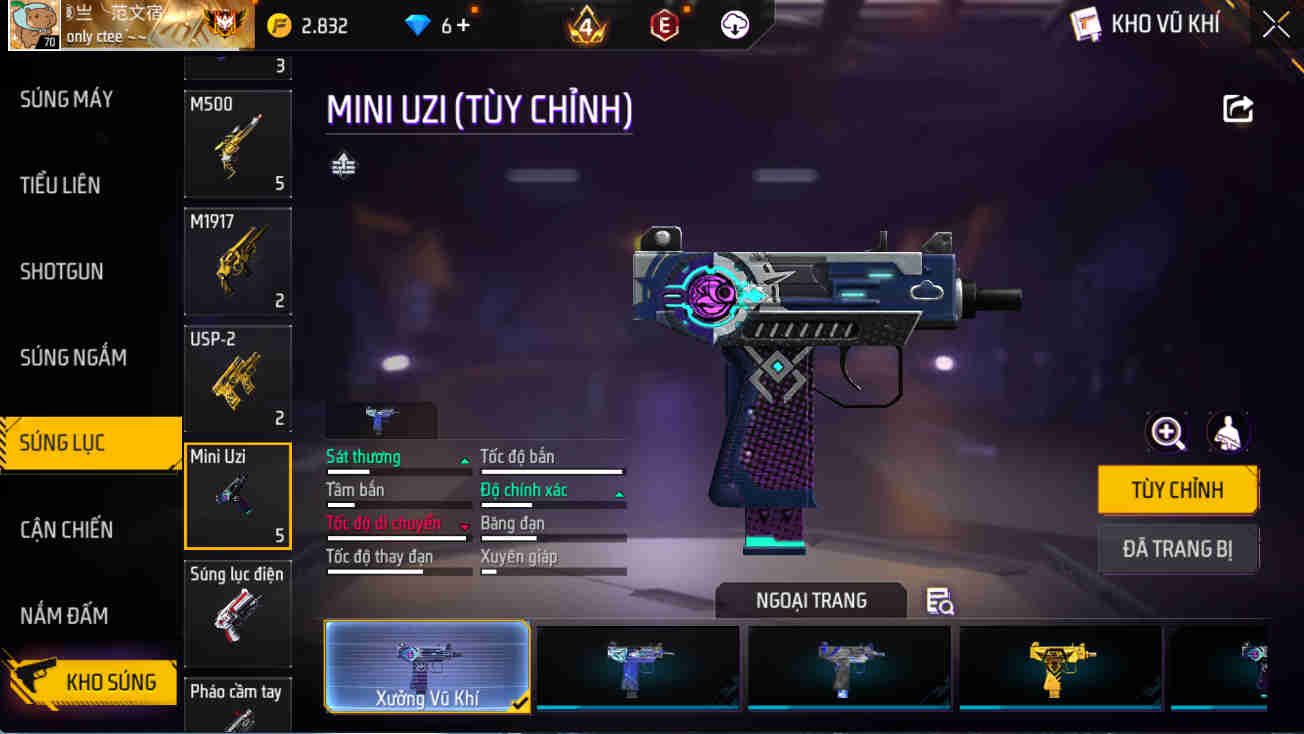
Task: Choose the Cận Chiến category
Action: 66,529
